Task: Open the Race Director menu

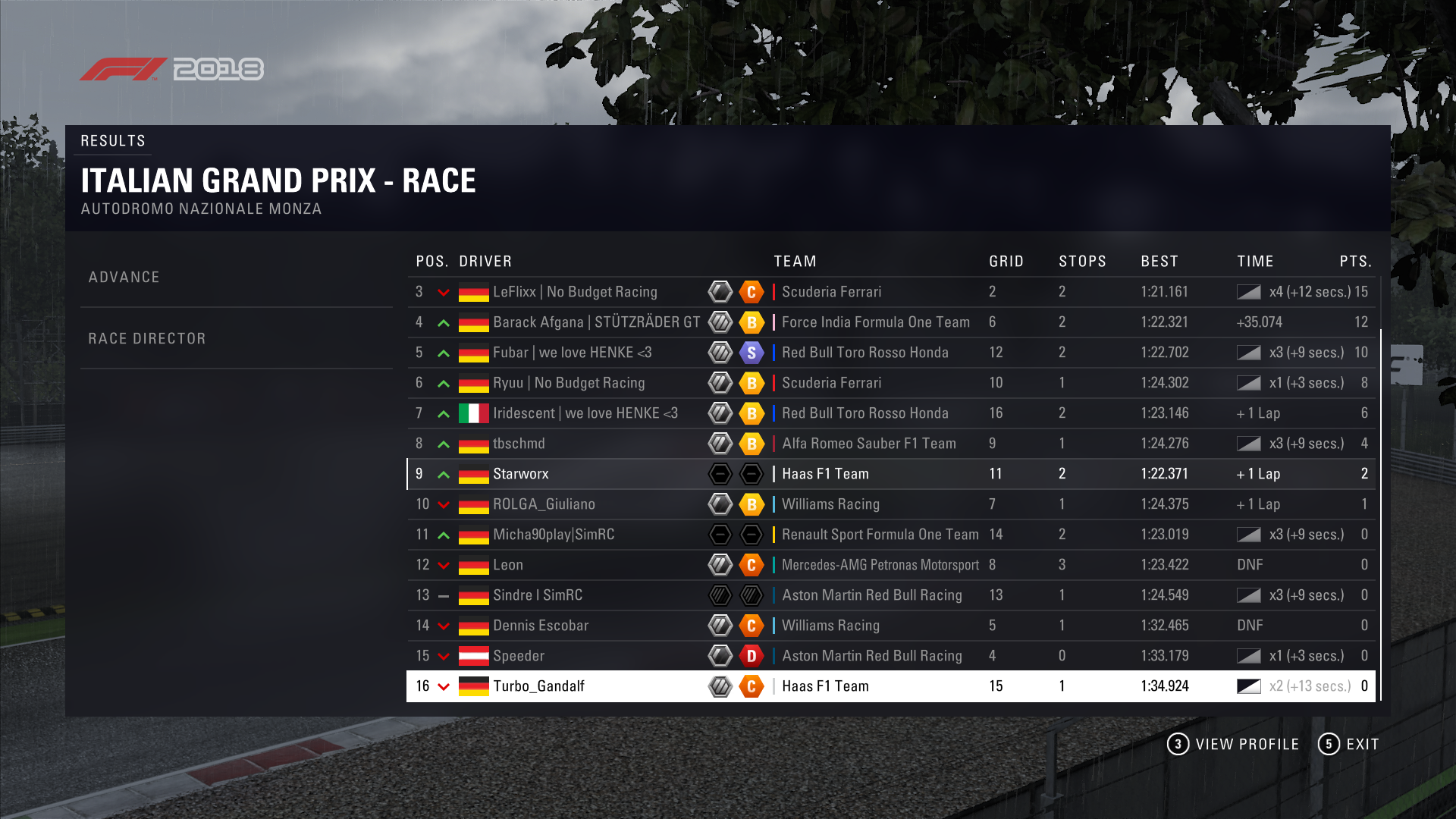Action: pos(147,339)
